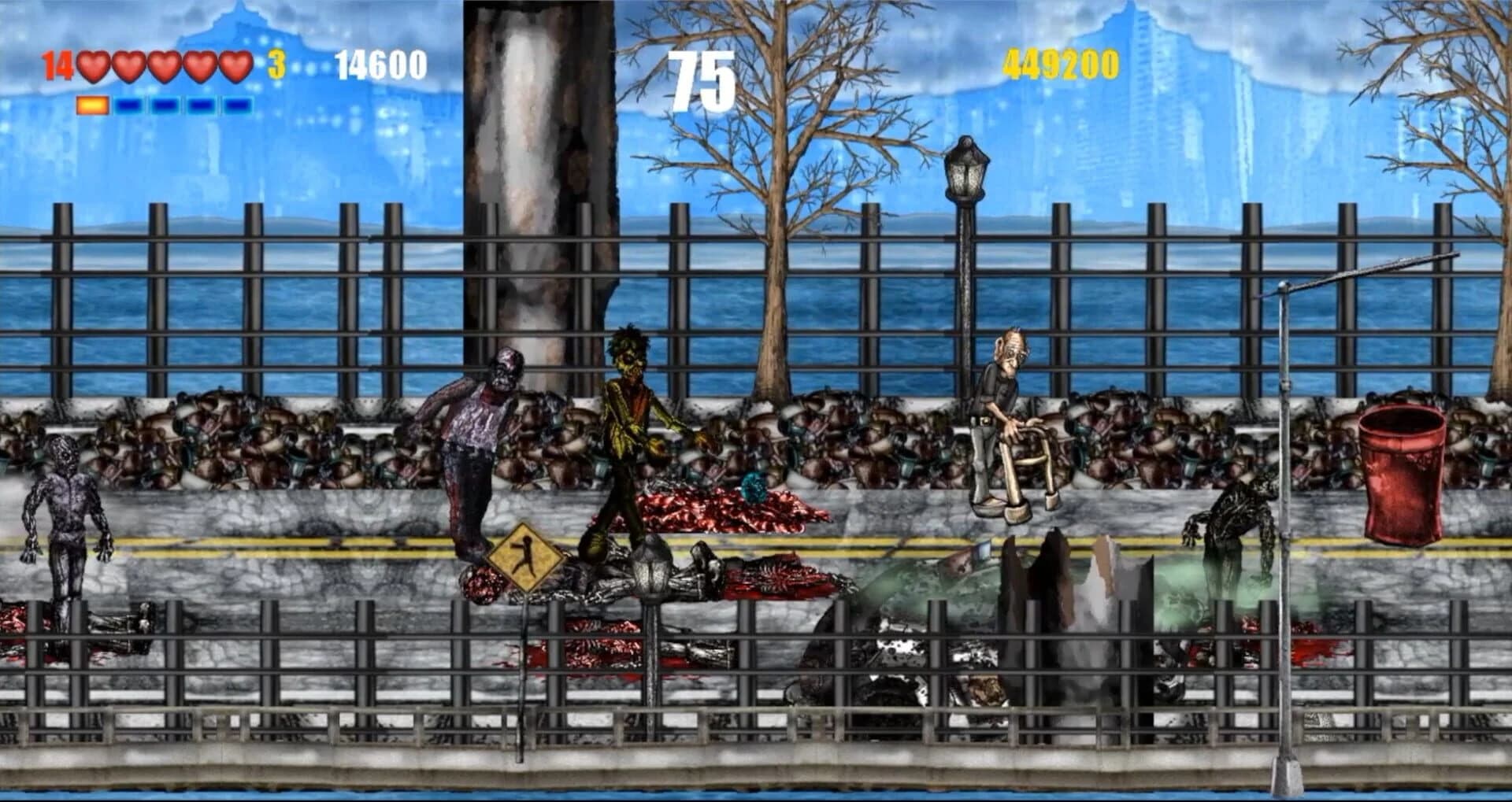Toggle the last blue energy segment
This screenshot has height=802, width=1512.
tap(236, 102)
